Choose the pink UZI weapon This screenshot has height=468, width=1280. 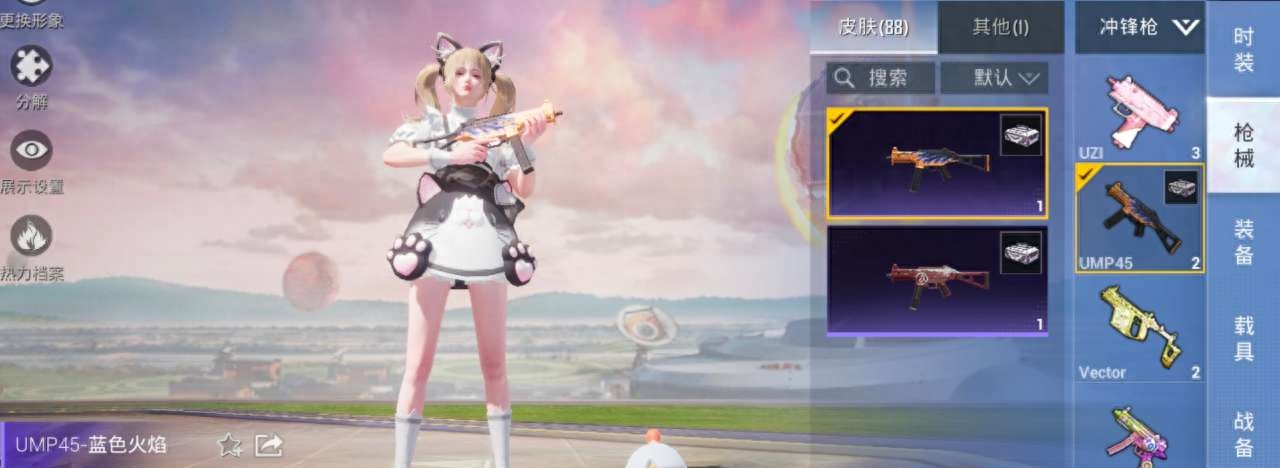(1140, 110)
